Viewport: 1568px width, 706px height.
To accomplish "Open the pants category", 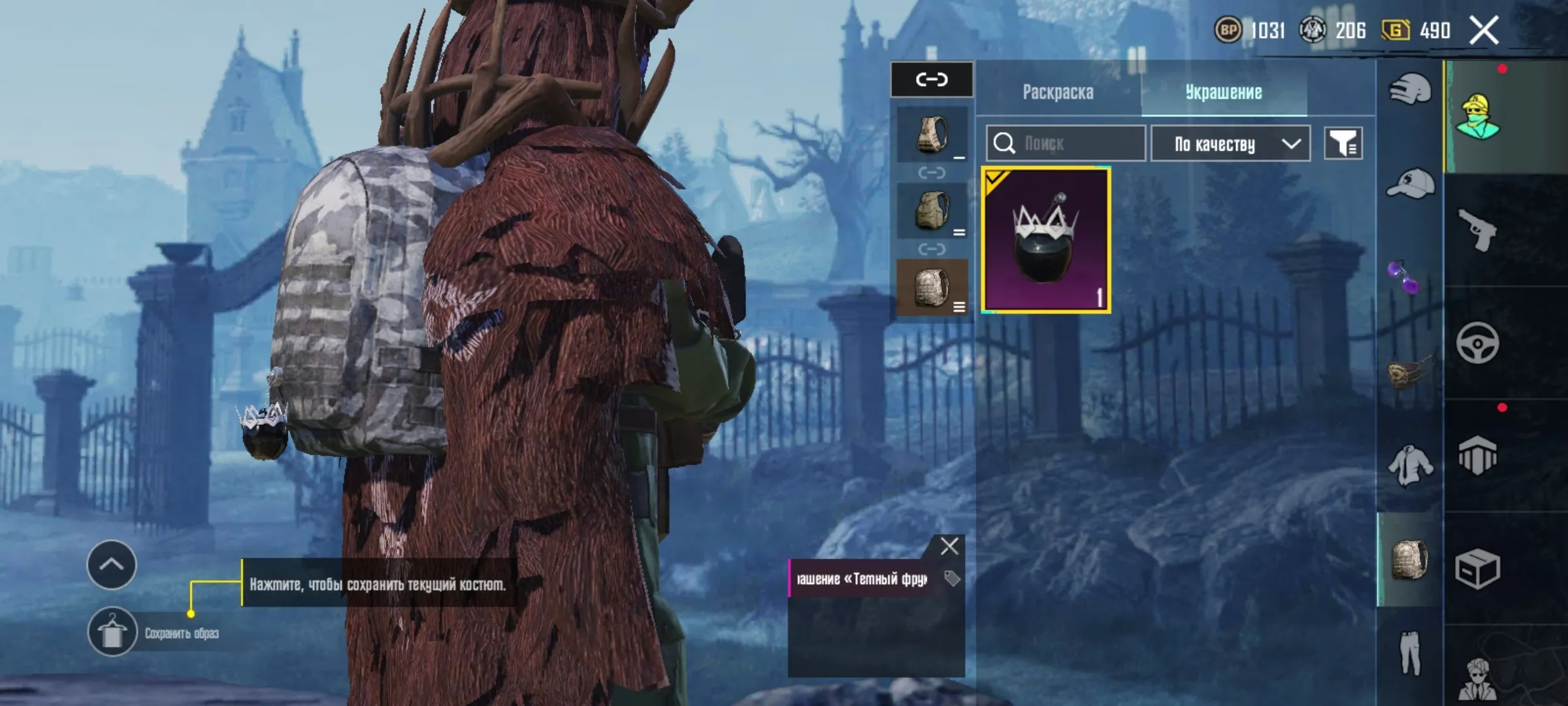I will tap(1410, 652).
